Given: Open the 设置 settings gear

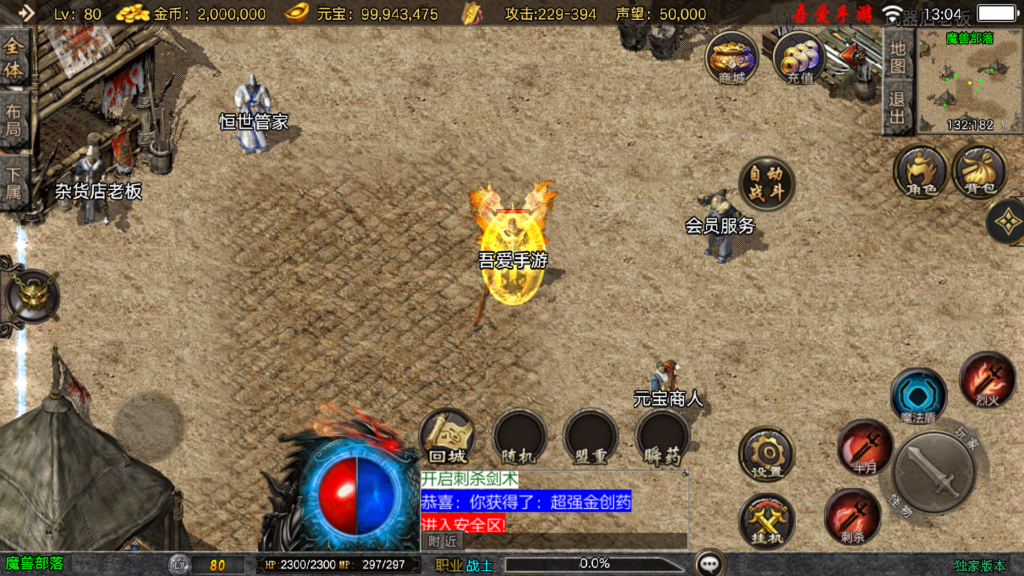Looking at the screenshot, I should (767, 454).
